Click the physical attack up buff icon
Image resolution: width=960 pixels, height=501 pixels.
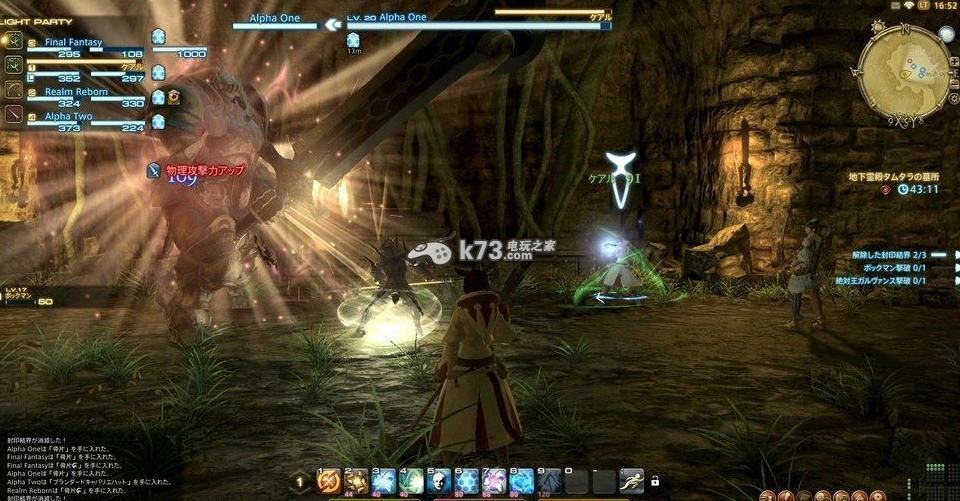click(154, 170)
